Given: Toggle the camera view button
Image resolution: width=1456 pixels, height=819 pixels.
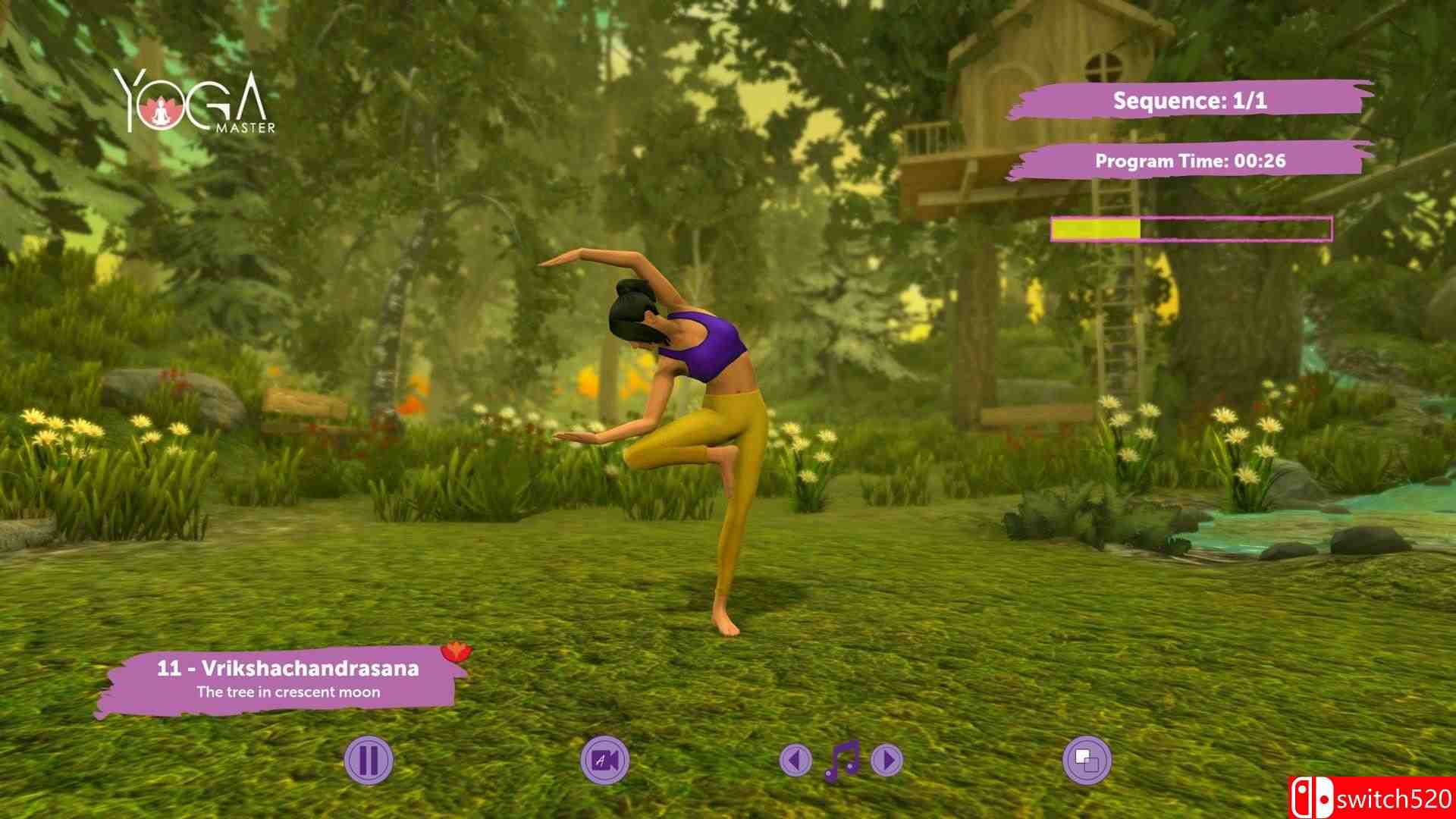Looking at the screenshot, I should (604, 760).
